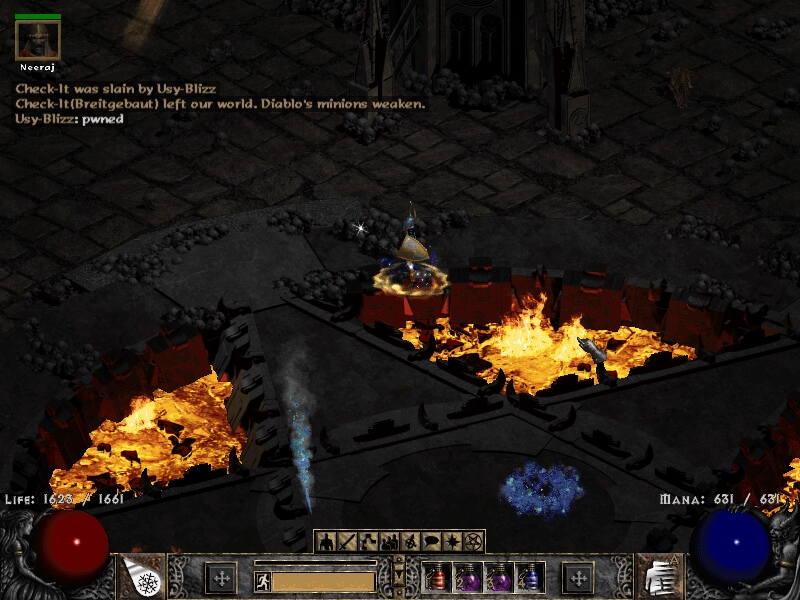Screen dimensions: 800x600
Task: Open the game menu pentagram icon
Action: (x=473, y=541)
